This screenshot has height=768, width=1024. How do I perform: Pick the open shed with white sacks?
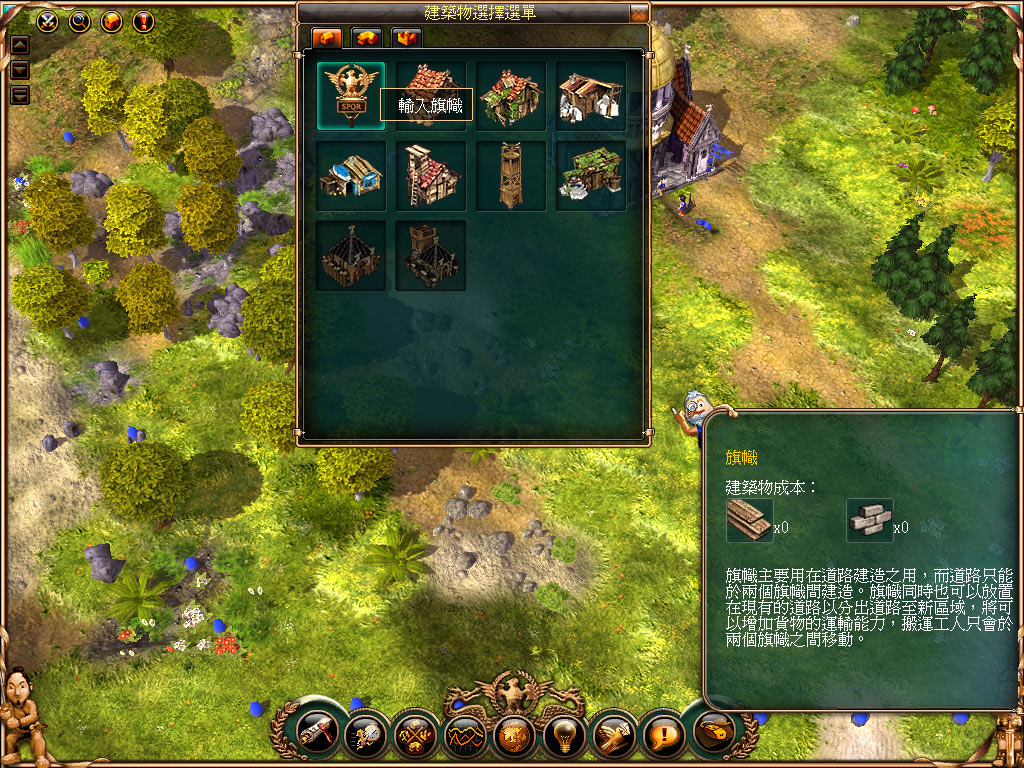point(590,96)
